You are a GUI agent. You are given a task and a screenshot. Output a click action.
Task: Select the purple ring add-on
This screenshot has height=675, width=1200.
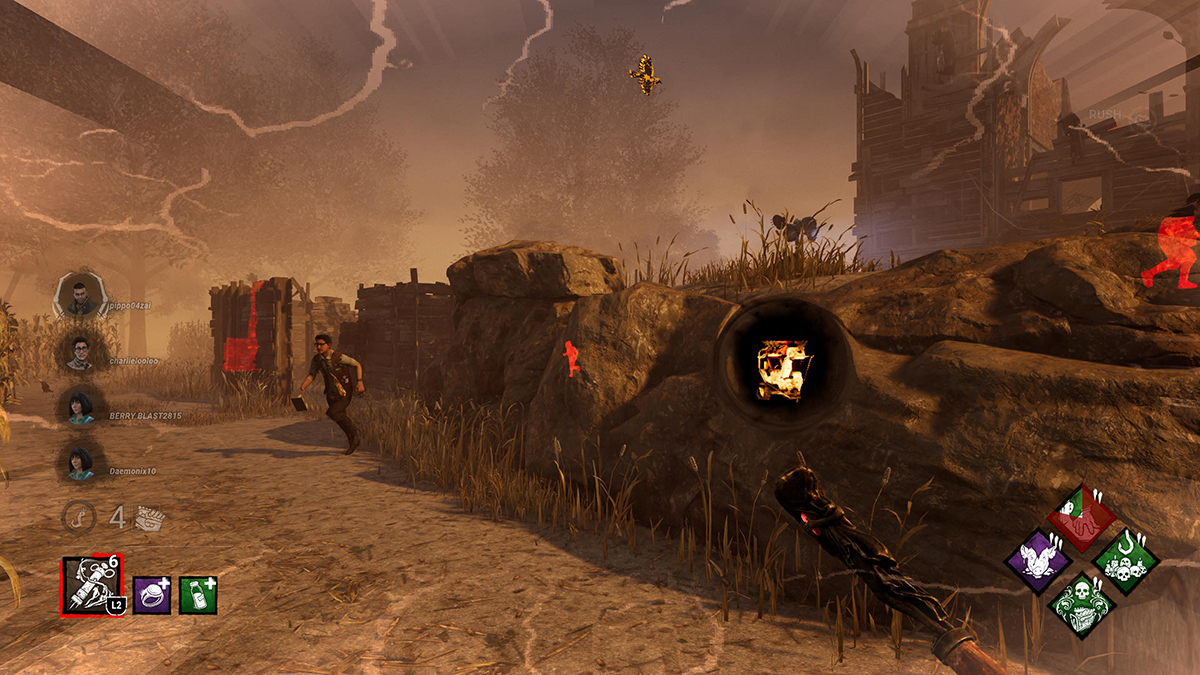click(x=152, y=595)
